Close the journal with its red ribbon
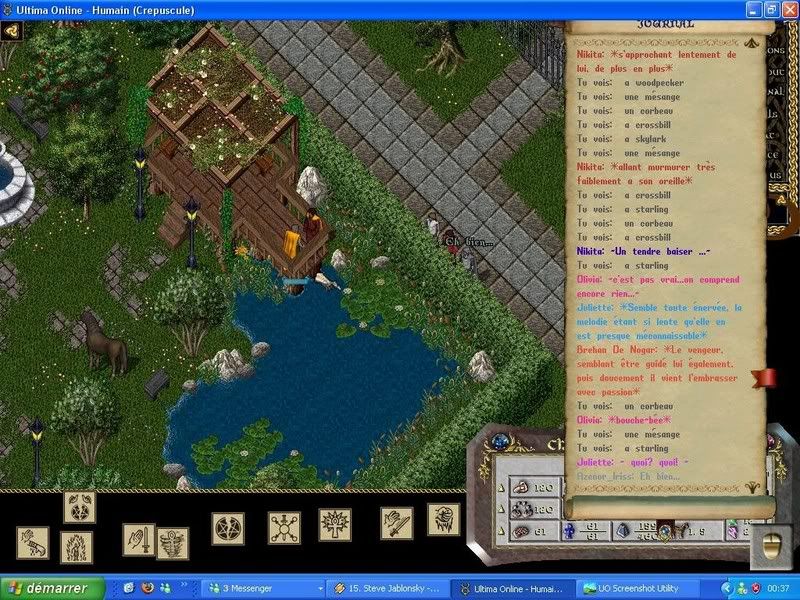800x600 pixels. [x=764, y=378]
